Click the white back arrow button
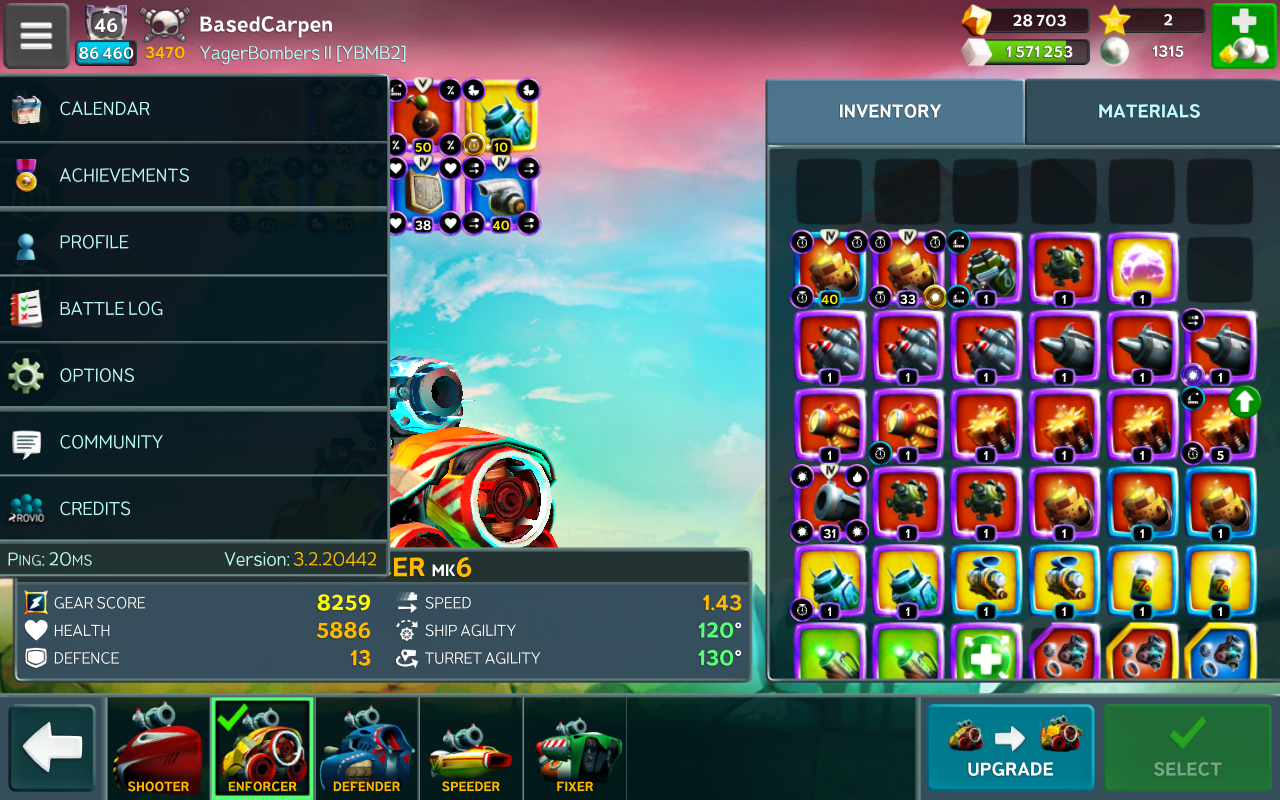 point(52,748)
